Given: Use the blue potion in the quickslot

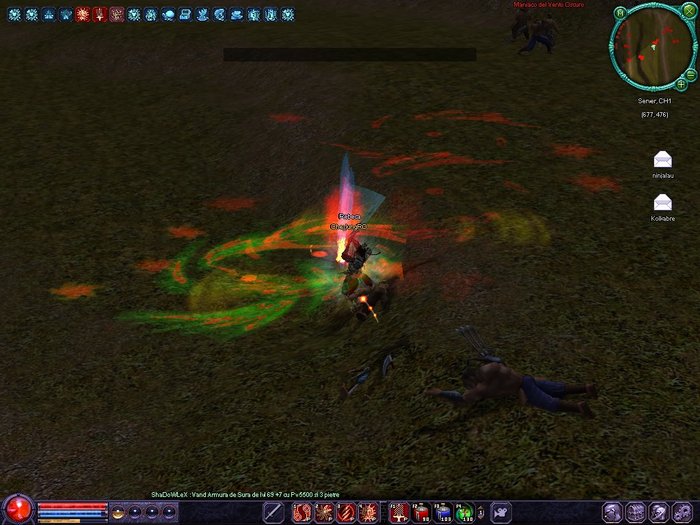Looking at the screenshot, I should [442, 512].
